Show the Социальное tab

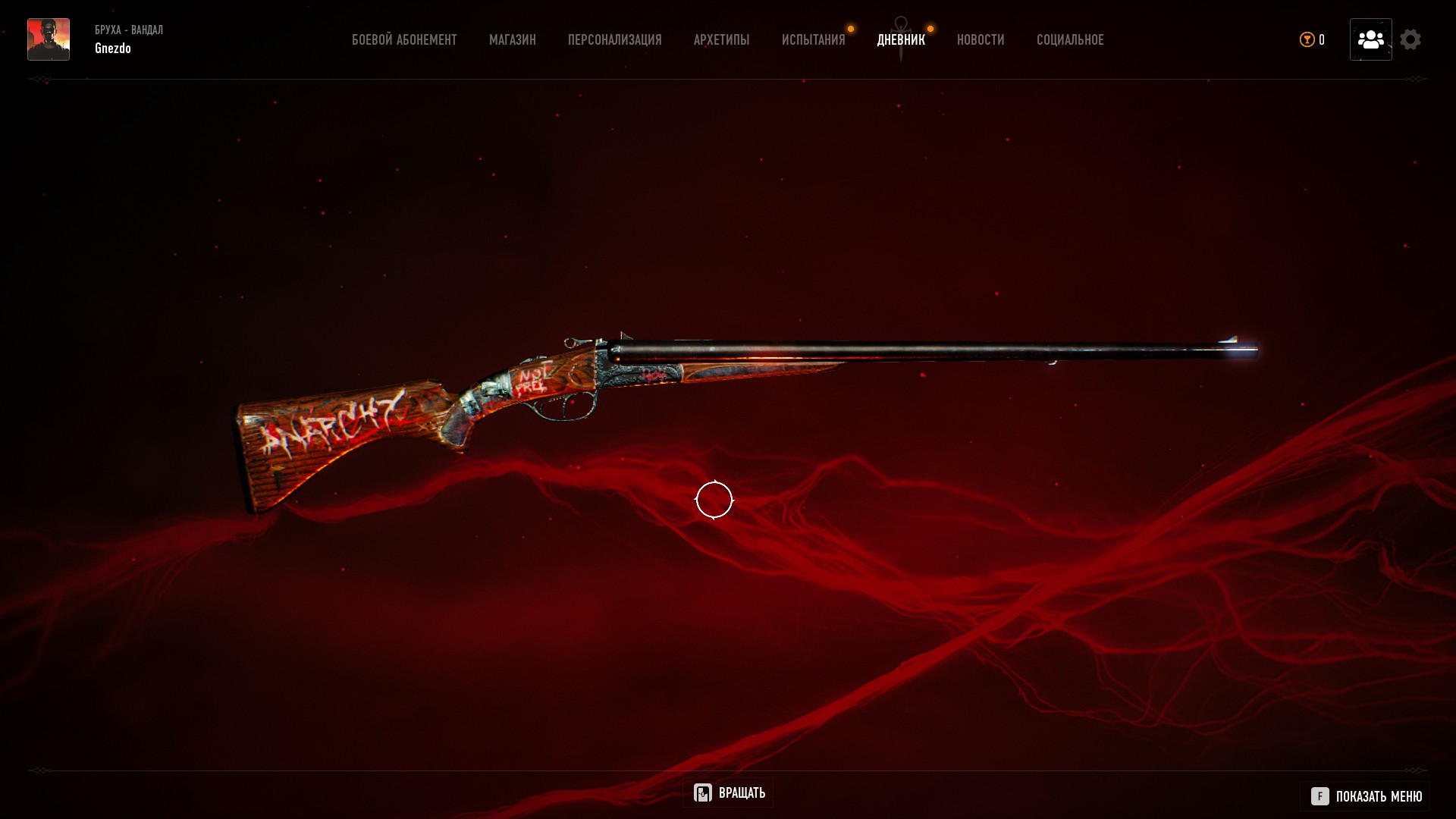[x=1070, y=40]
